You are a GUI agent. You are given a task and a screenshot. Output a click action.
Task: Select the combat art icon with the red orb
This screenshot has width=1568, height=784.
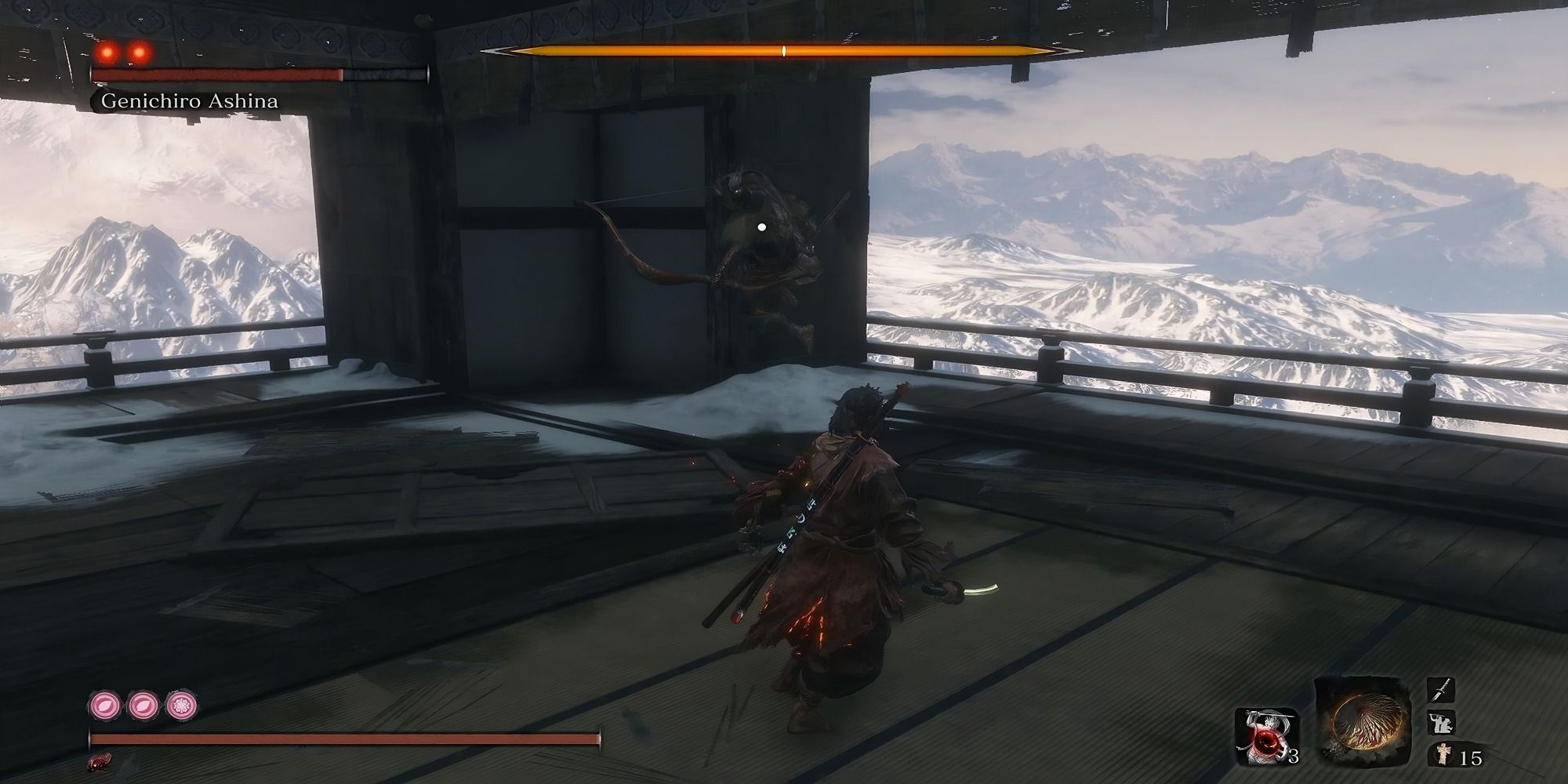(1266, 735)
